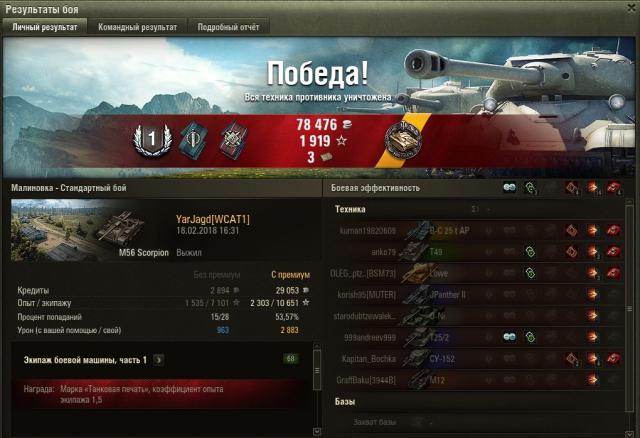Image resolution: width=640 pixels, height=438 pixels.
Task: Open the Подробный отчёт tab
Action: pos(227,27)
